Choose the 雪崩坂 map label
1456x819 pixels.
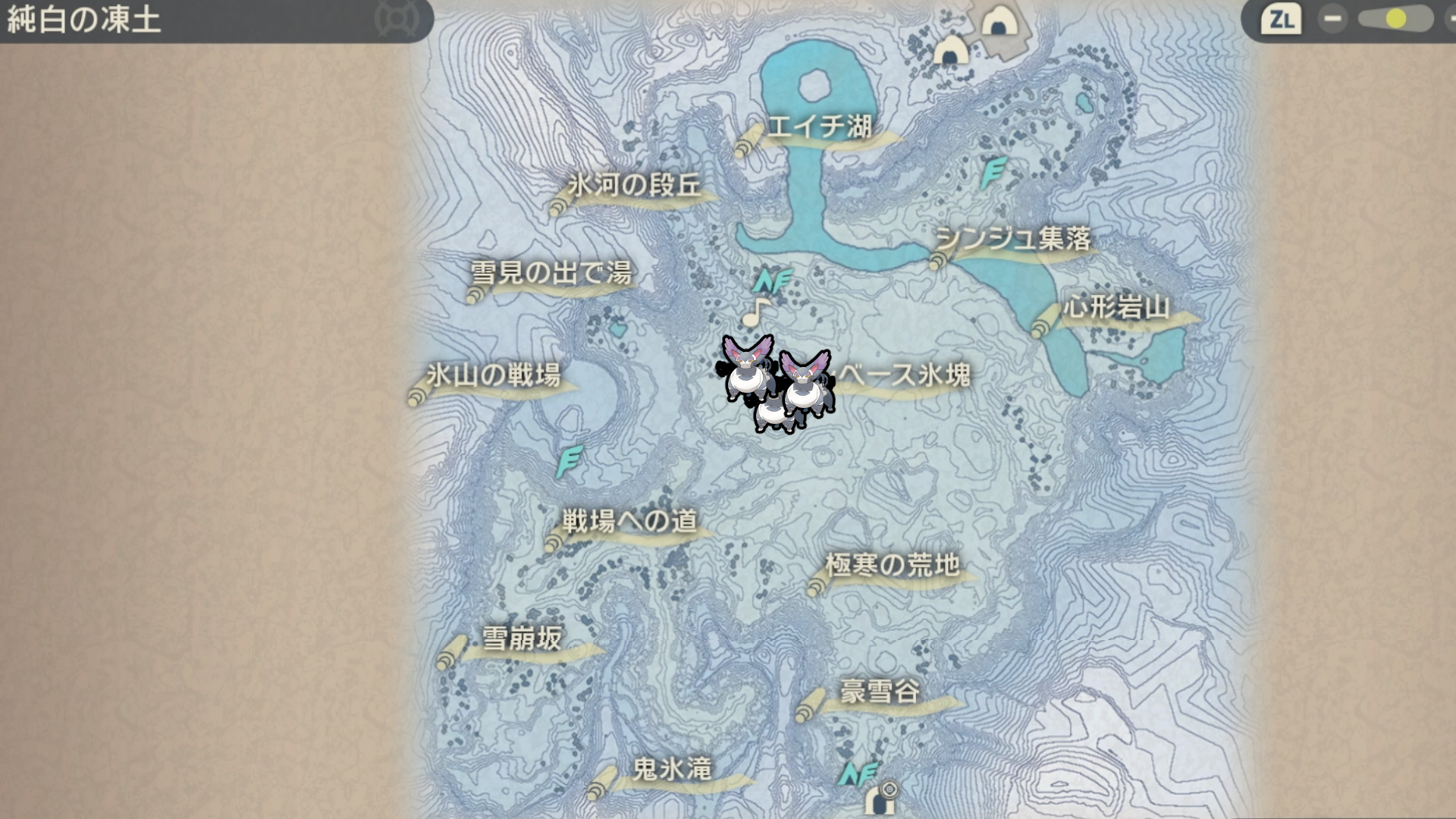[522, 639]
